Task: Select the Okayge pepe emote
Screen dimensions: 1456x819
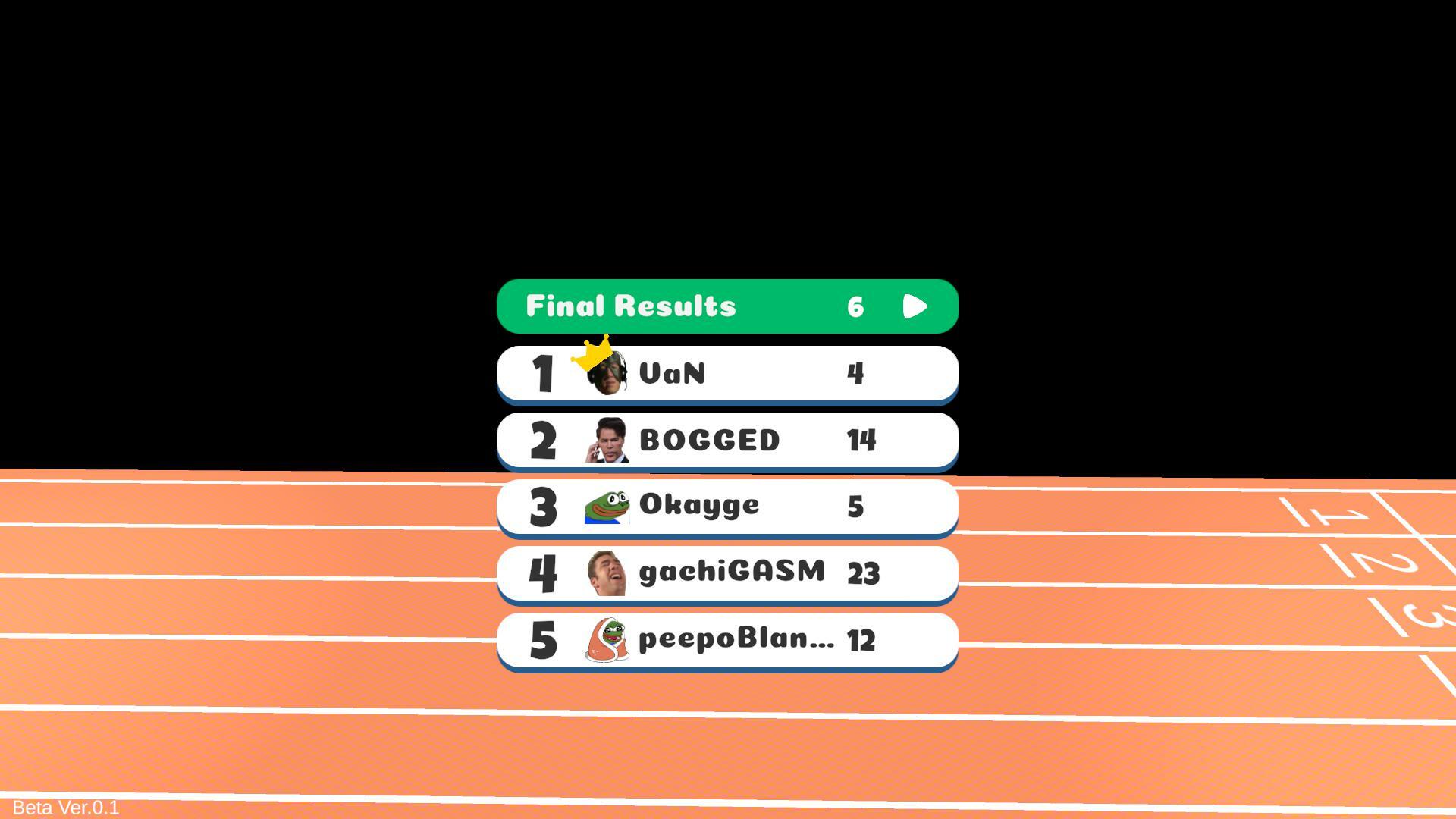Action: tap(607, 507)
